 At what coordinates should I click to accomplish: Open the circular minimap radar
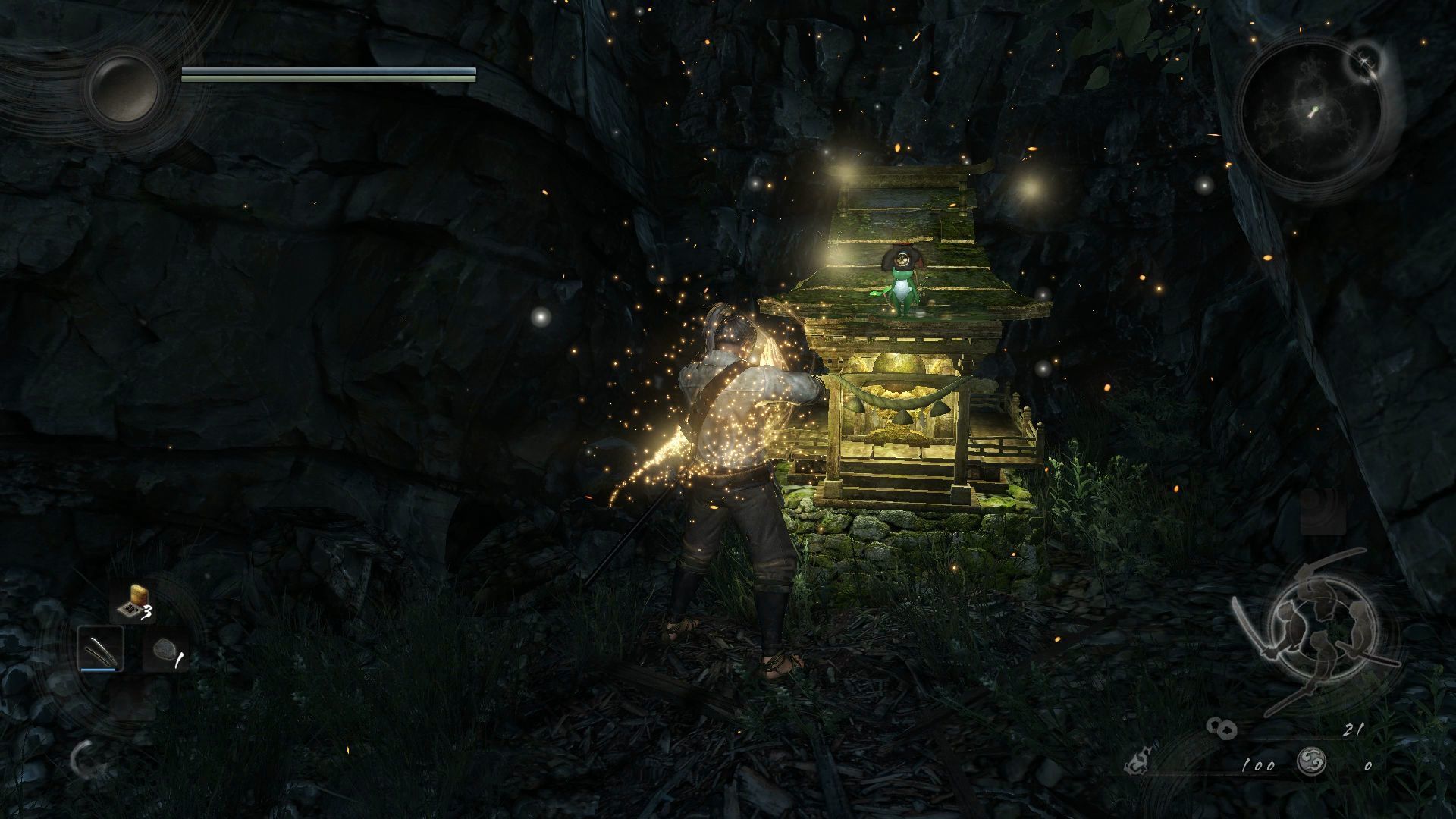pyautogui.click(x=1311, y=111)
